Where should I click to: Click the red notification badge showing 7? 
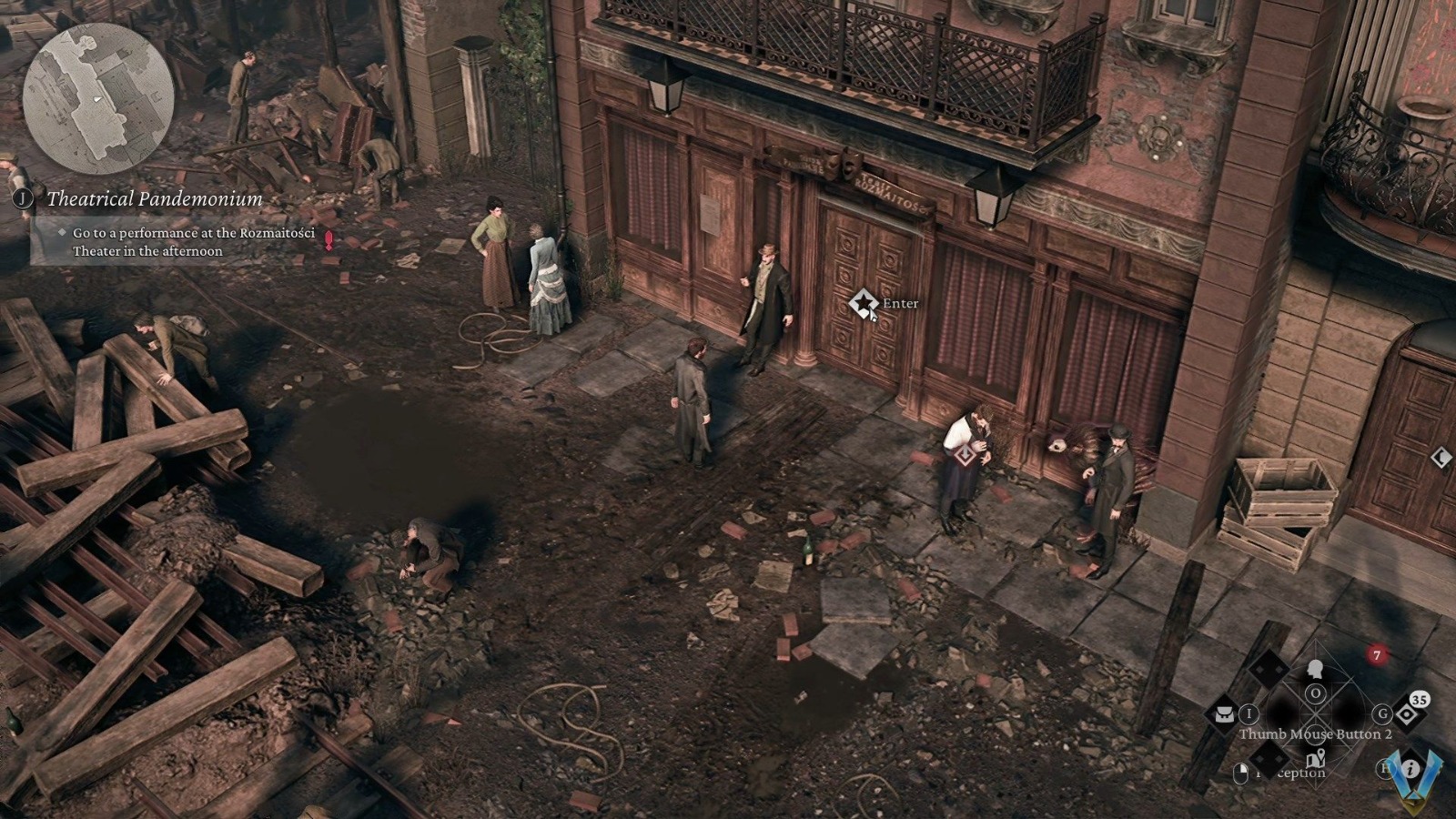pyautogui.click(x=1376, y=652)
